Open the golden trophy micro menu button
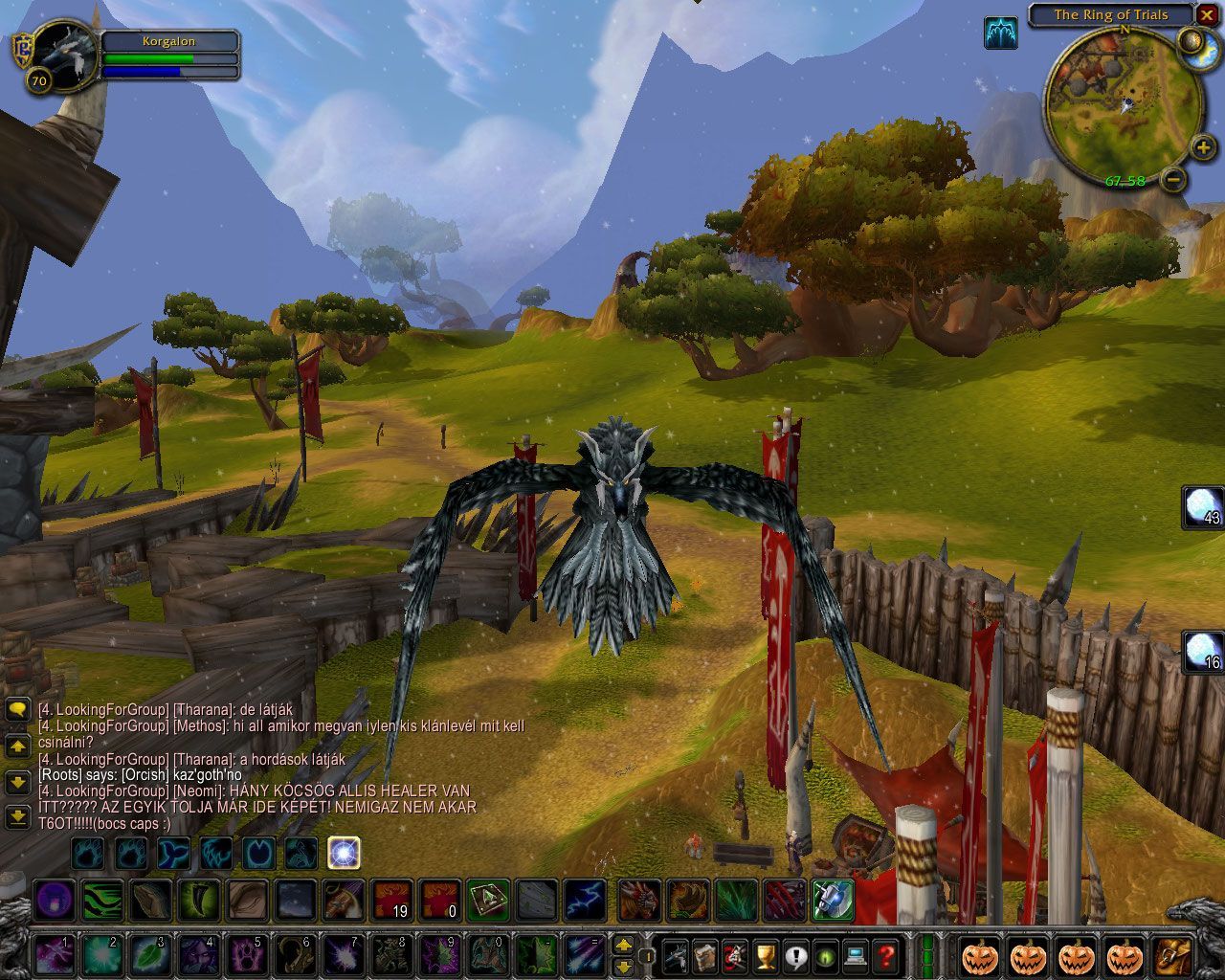The width and height of the screenshot is (1225, 980). click(764, 955)
